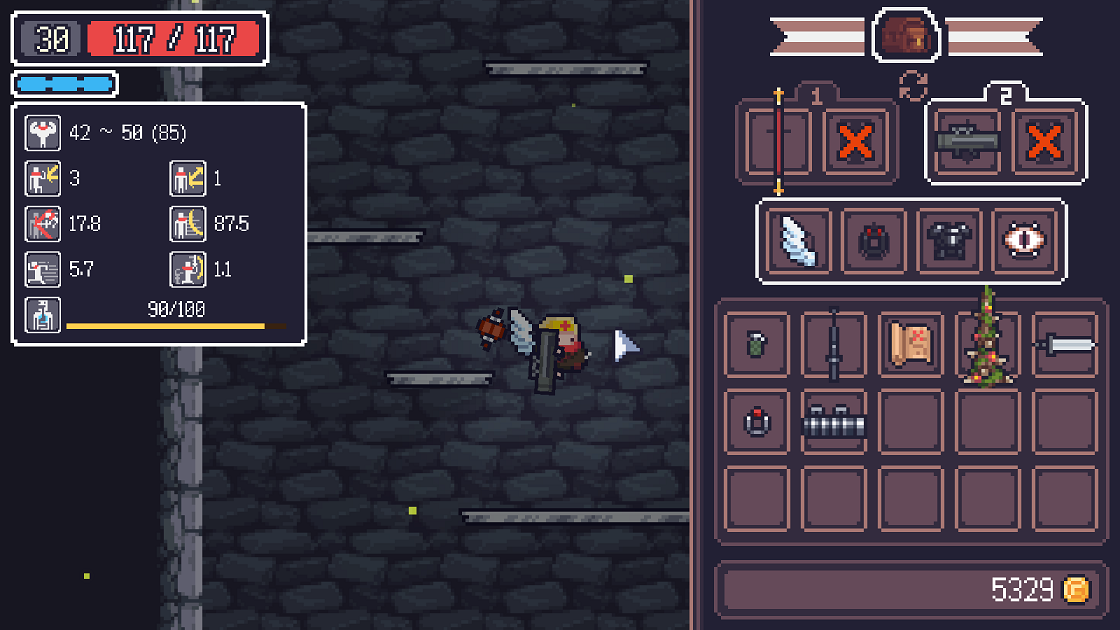Select the silver gatling gun item
This screenshot has height=630, width=1120.
click(x=833, y=422)
